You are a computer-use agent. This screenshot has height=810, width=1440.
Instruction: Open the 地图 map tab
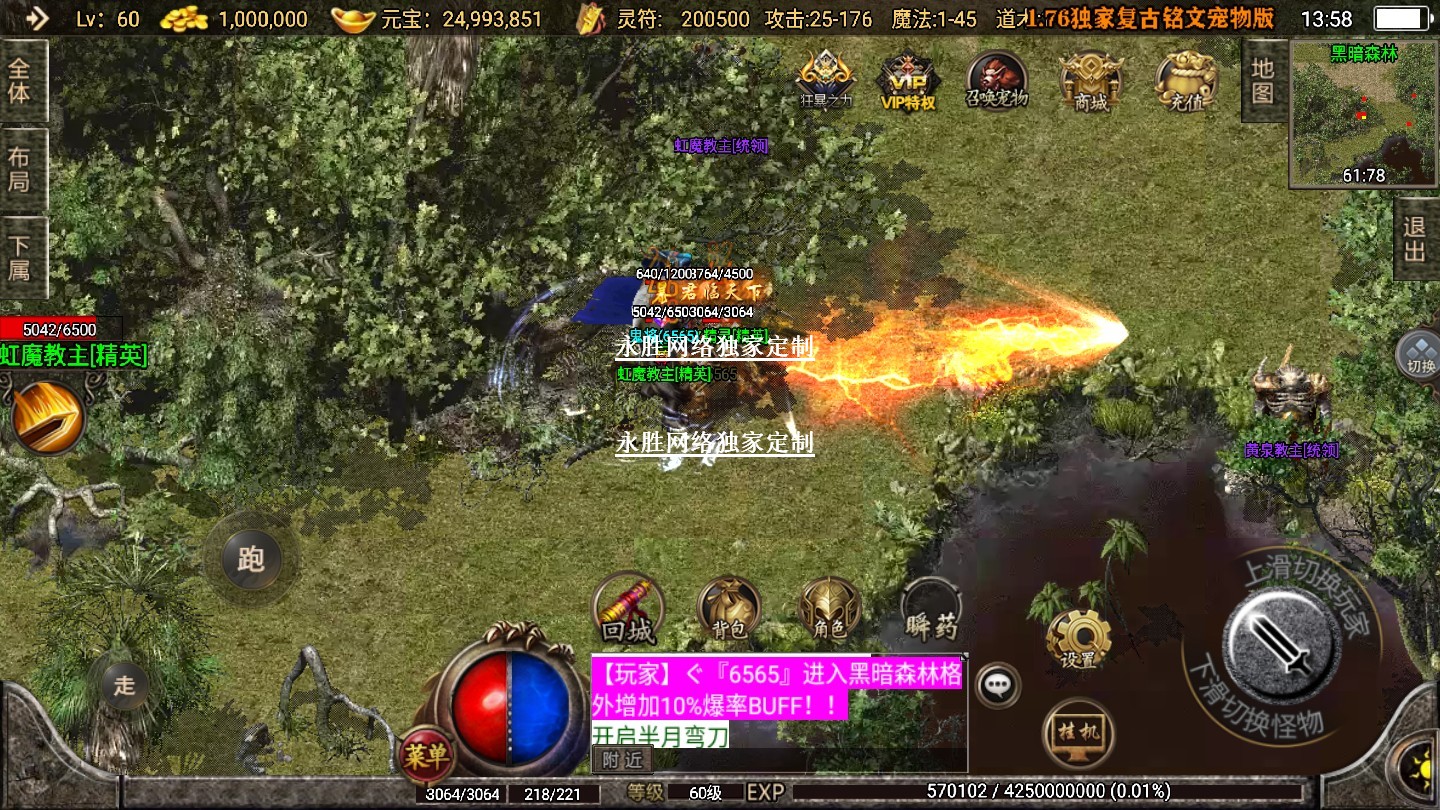[1263, 80]
